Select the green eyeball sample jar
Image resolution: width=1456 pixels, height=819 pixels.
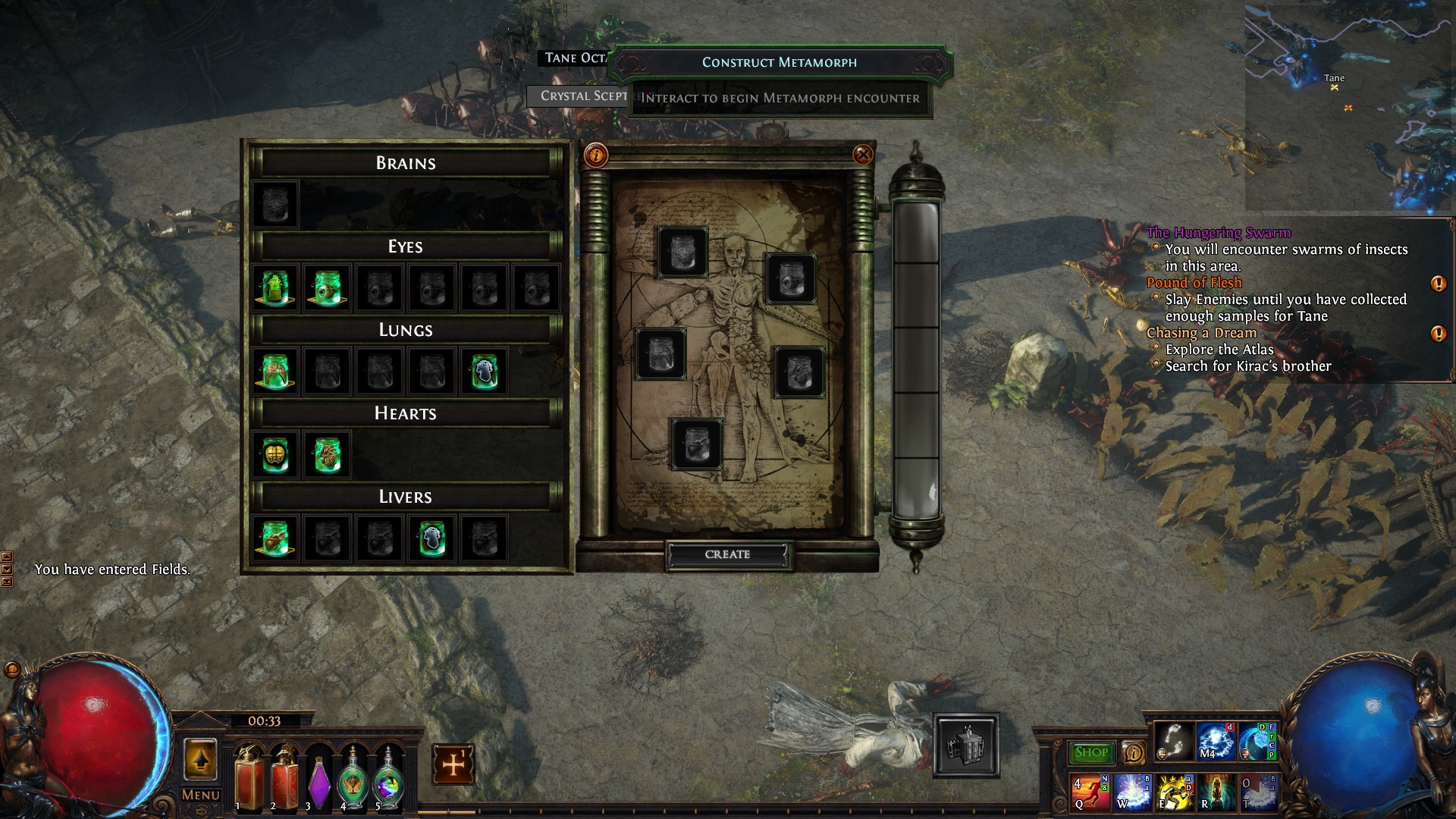[327, 288]
